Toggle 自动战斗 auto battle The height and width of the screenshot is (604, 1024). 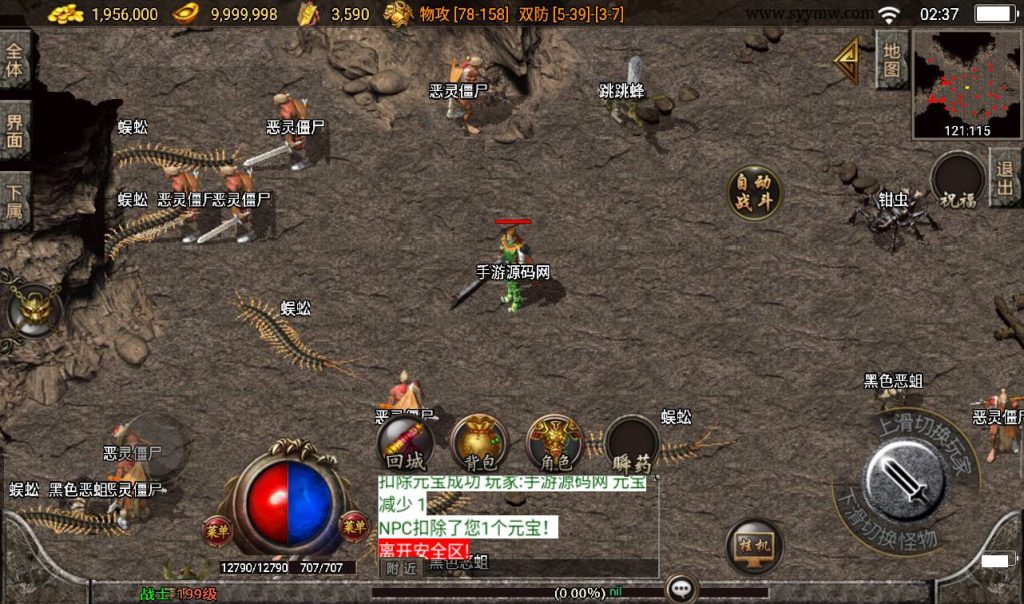click(x=754, y=192)
